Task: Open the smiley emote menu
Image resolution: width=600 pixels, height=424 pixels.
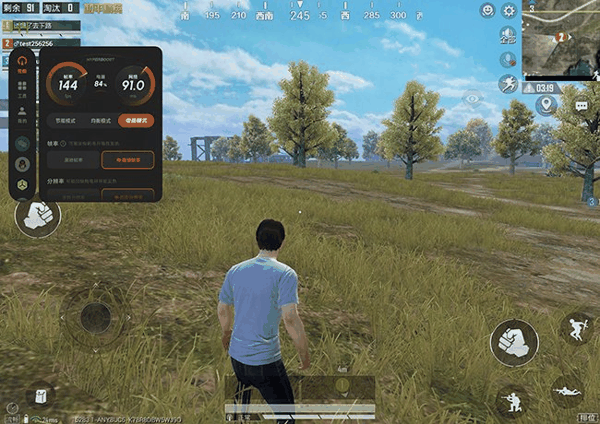Action: pos(487,11)
